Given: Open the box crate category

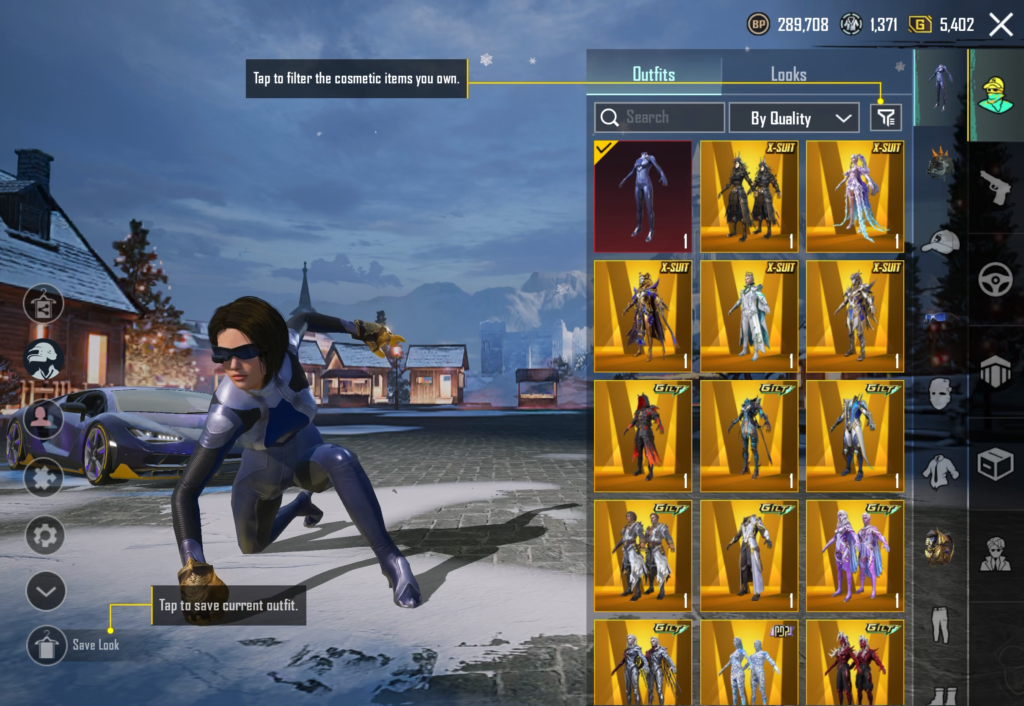Looking at the screenshot, I should pos(995,464).
